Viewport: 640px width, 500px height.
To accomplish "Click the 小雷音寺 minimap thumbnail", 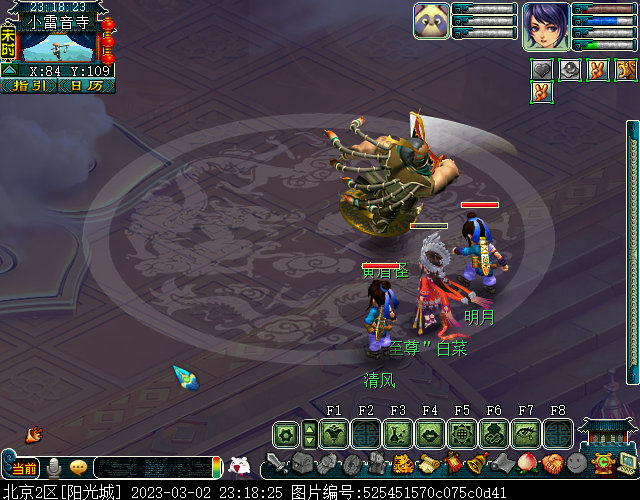I will [58, 46].
